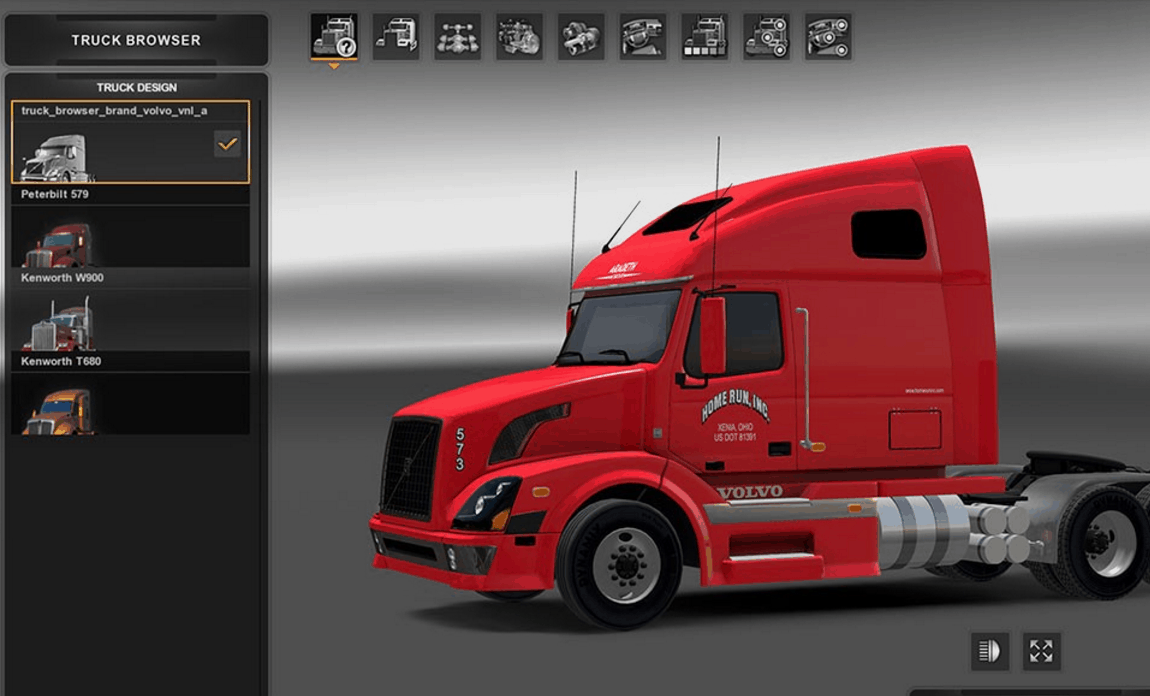The width and height of the screenshot is (1150, 696).
Task: Select the silver Volvo VNL truck entry
Action: pos(130,142)
